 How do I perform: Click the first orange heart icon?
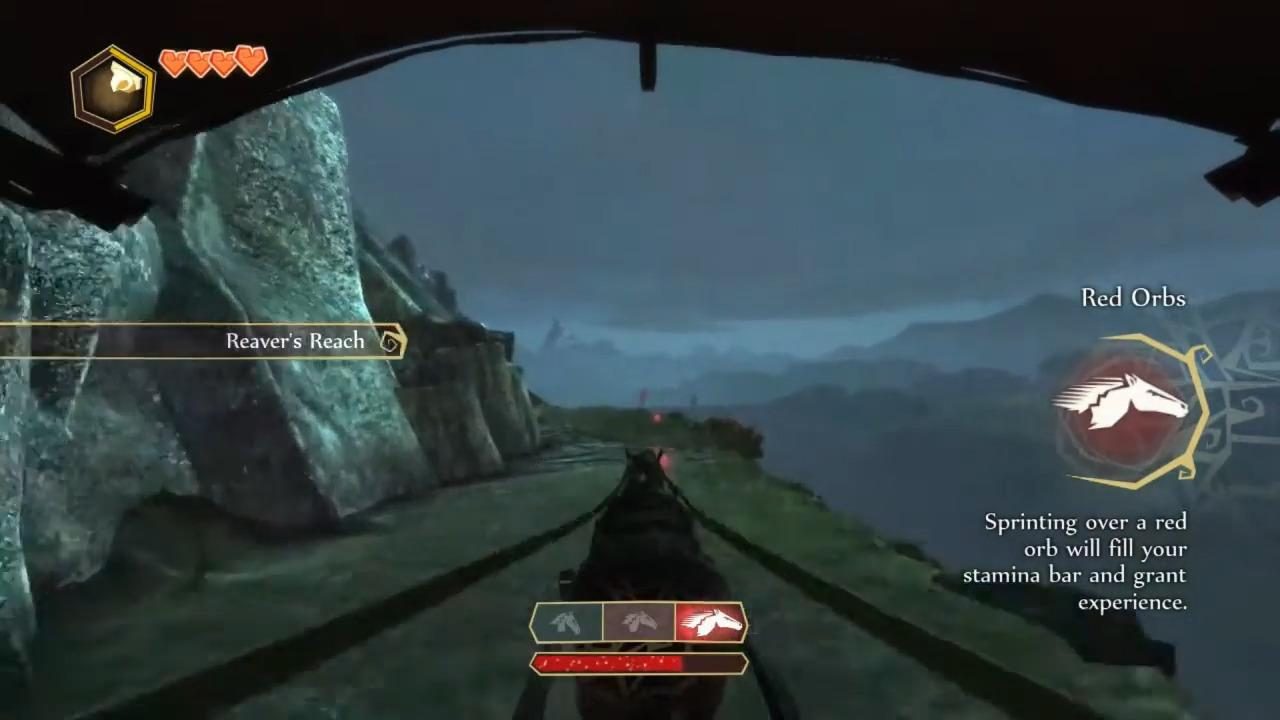[174, 62]
